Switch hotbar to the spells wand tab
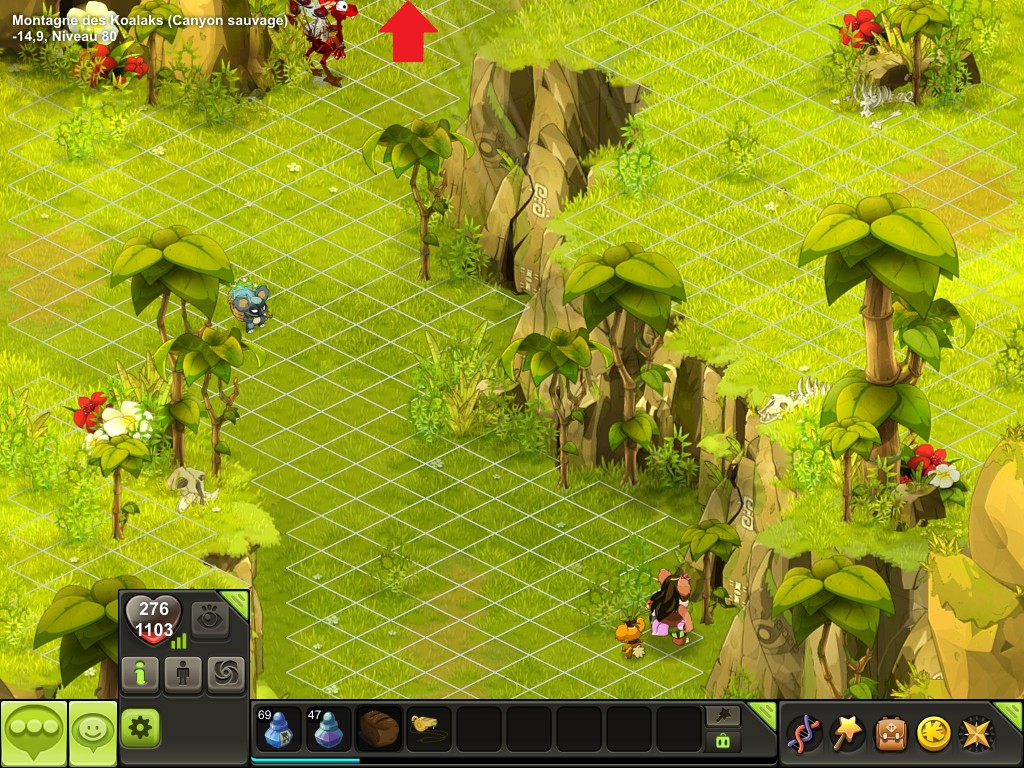1024x768 pixels. 723,715
